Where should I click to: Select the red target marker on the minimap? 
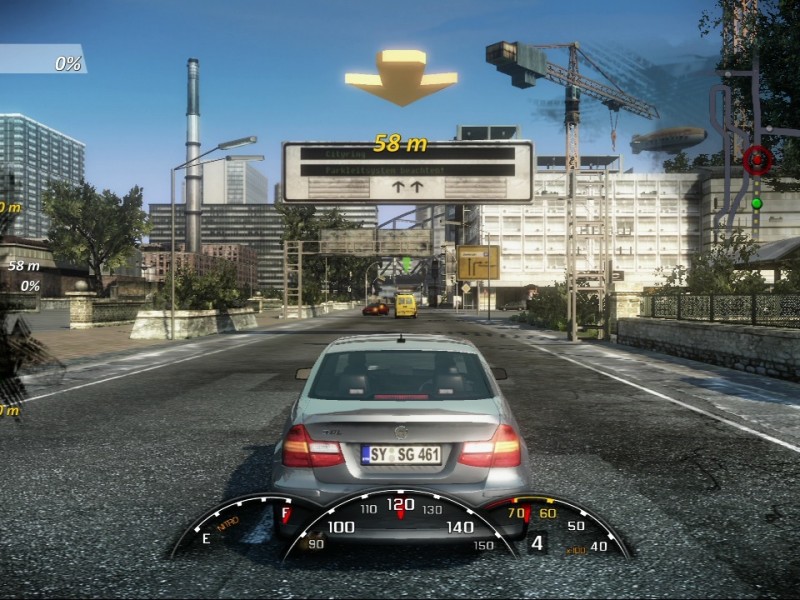click(757, 158)
